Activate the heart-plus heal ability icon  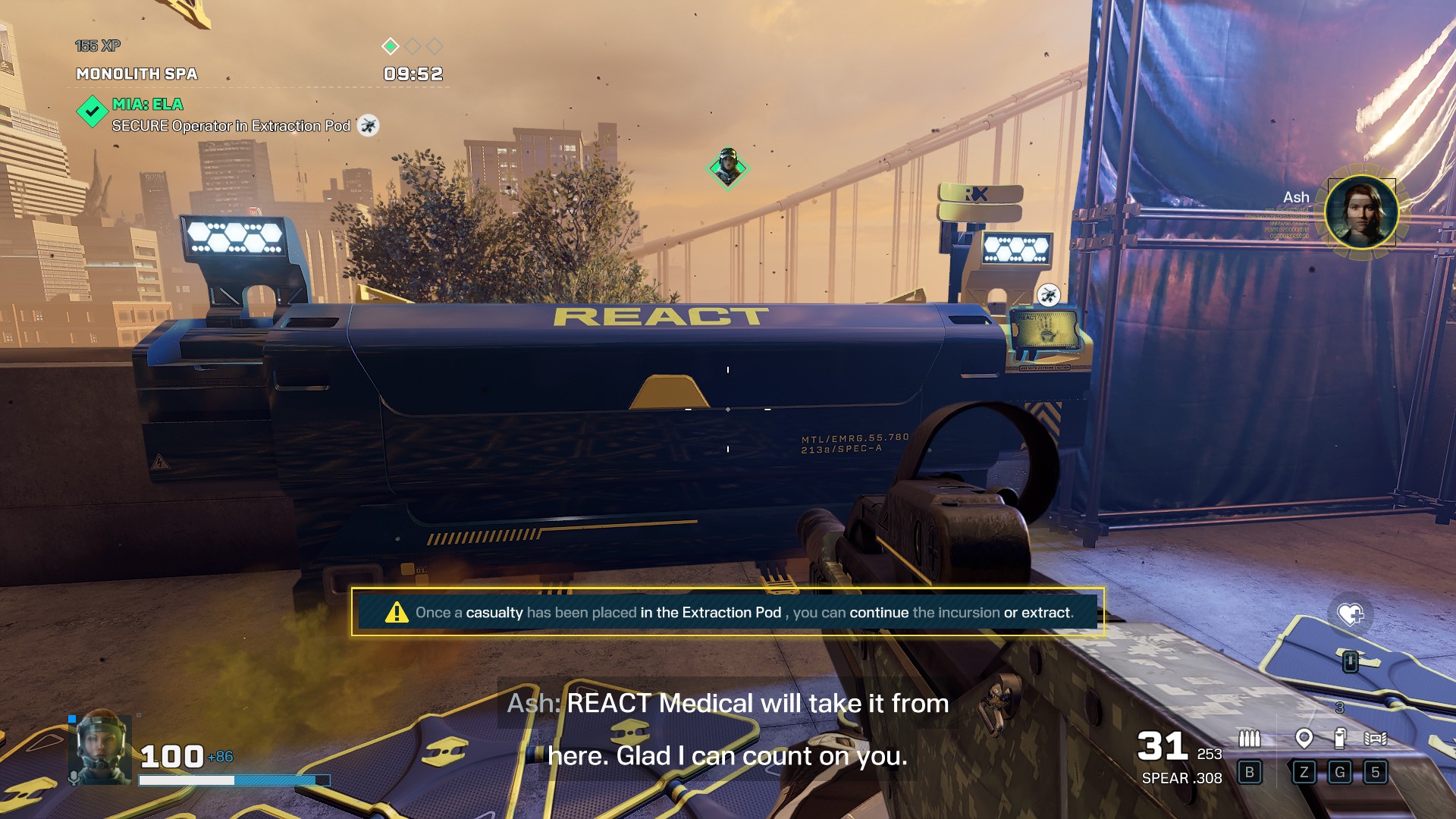click(1350, 613)
